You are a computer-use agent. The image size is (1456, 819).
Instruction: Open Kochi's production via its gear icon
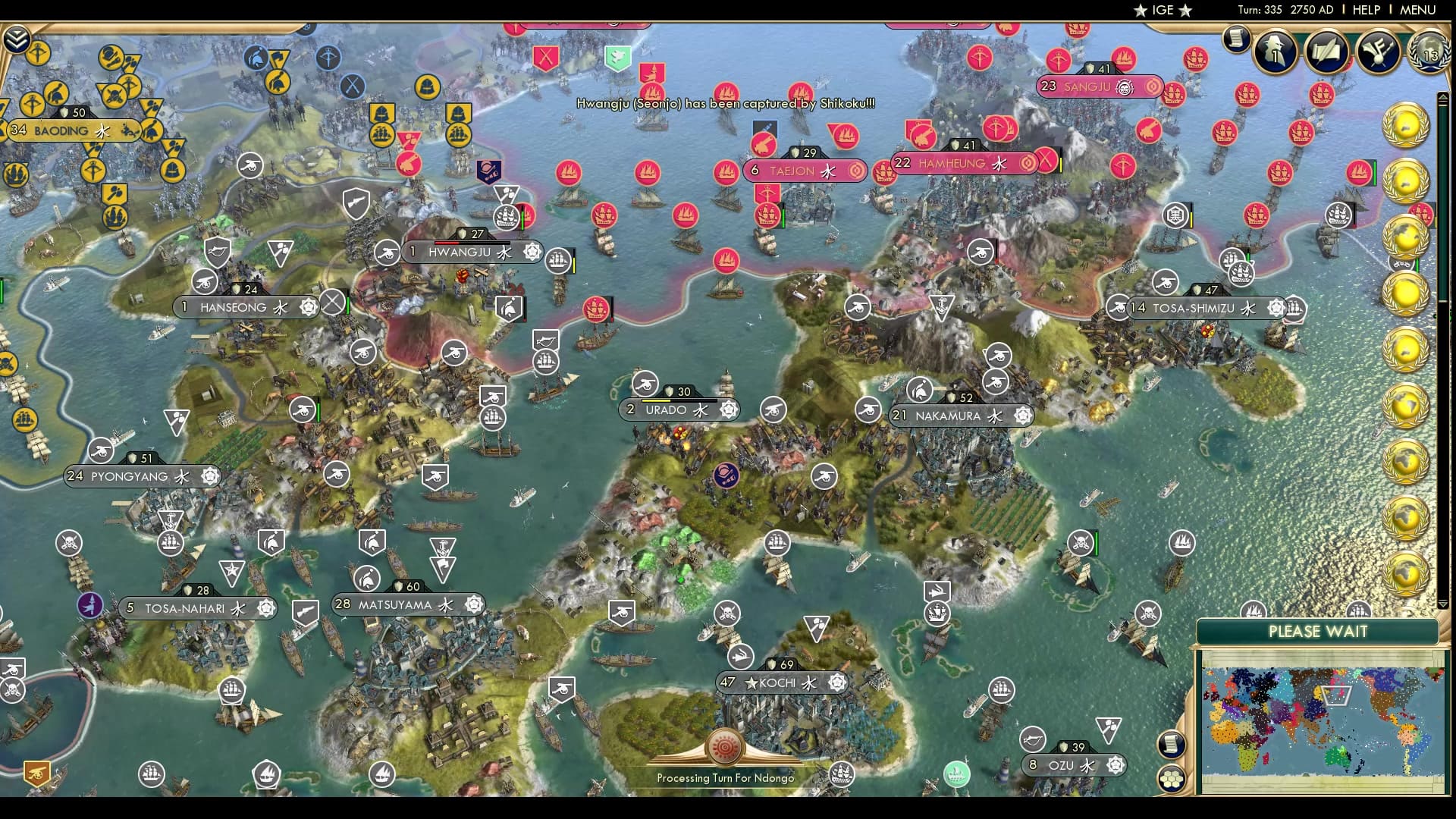point(838,682)
